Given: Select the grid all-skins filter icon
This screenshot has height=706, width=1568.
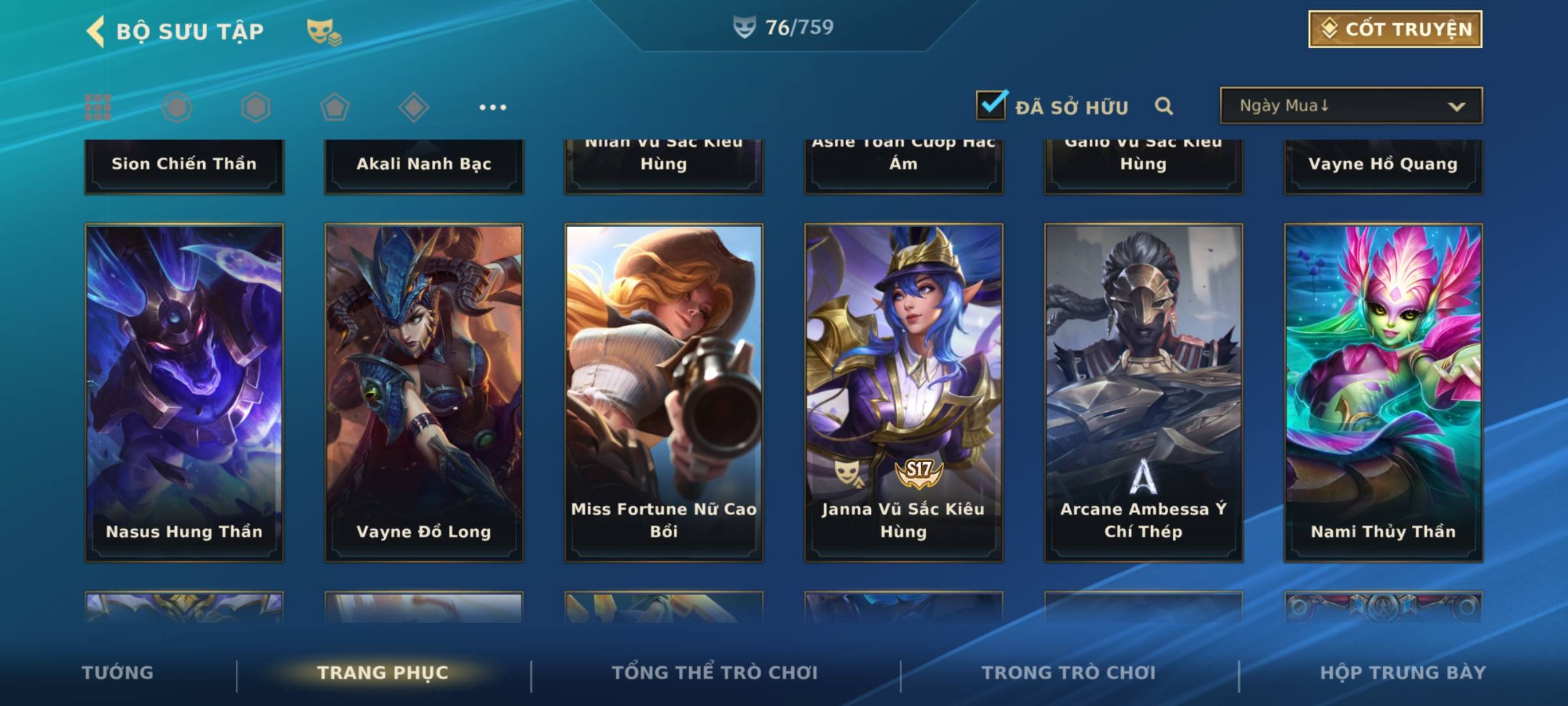Looking at the screenshot, I should pos(98,107).
